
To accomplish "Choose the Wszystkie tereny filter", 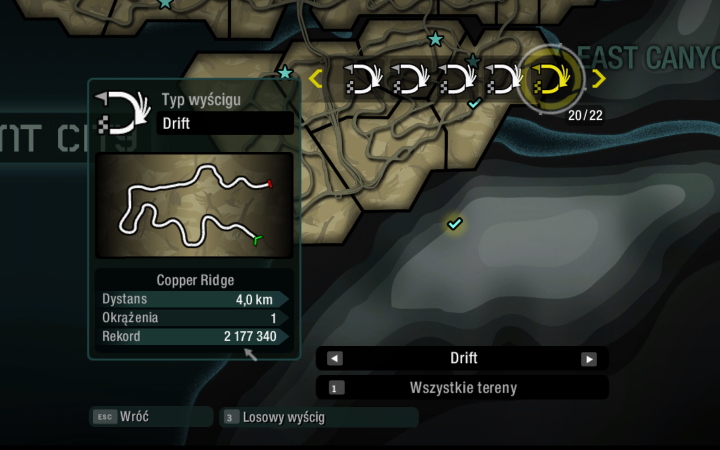I will point(462,388).
